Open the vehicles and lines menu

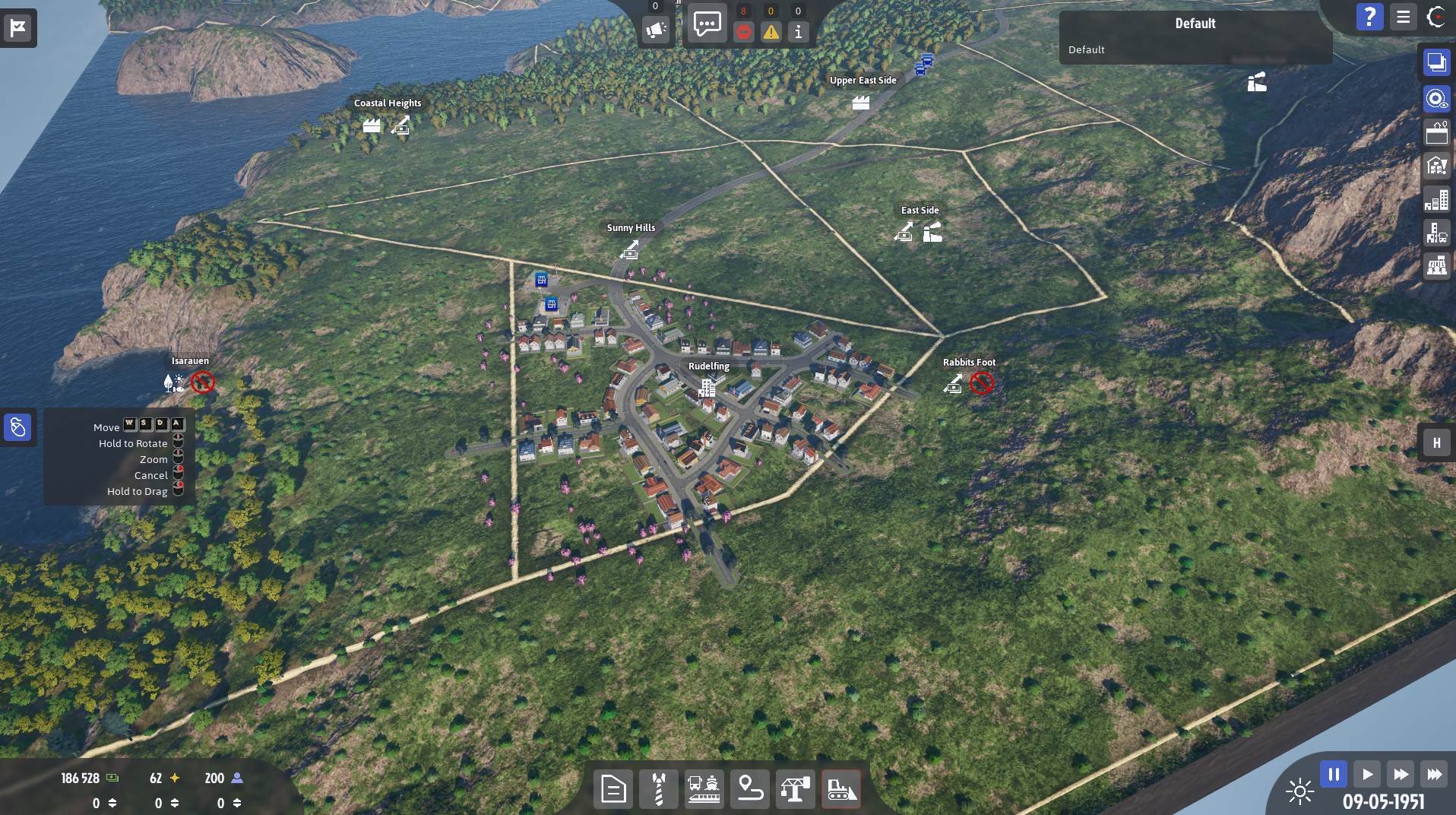click(704, 788)
